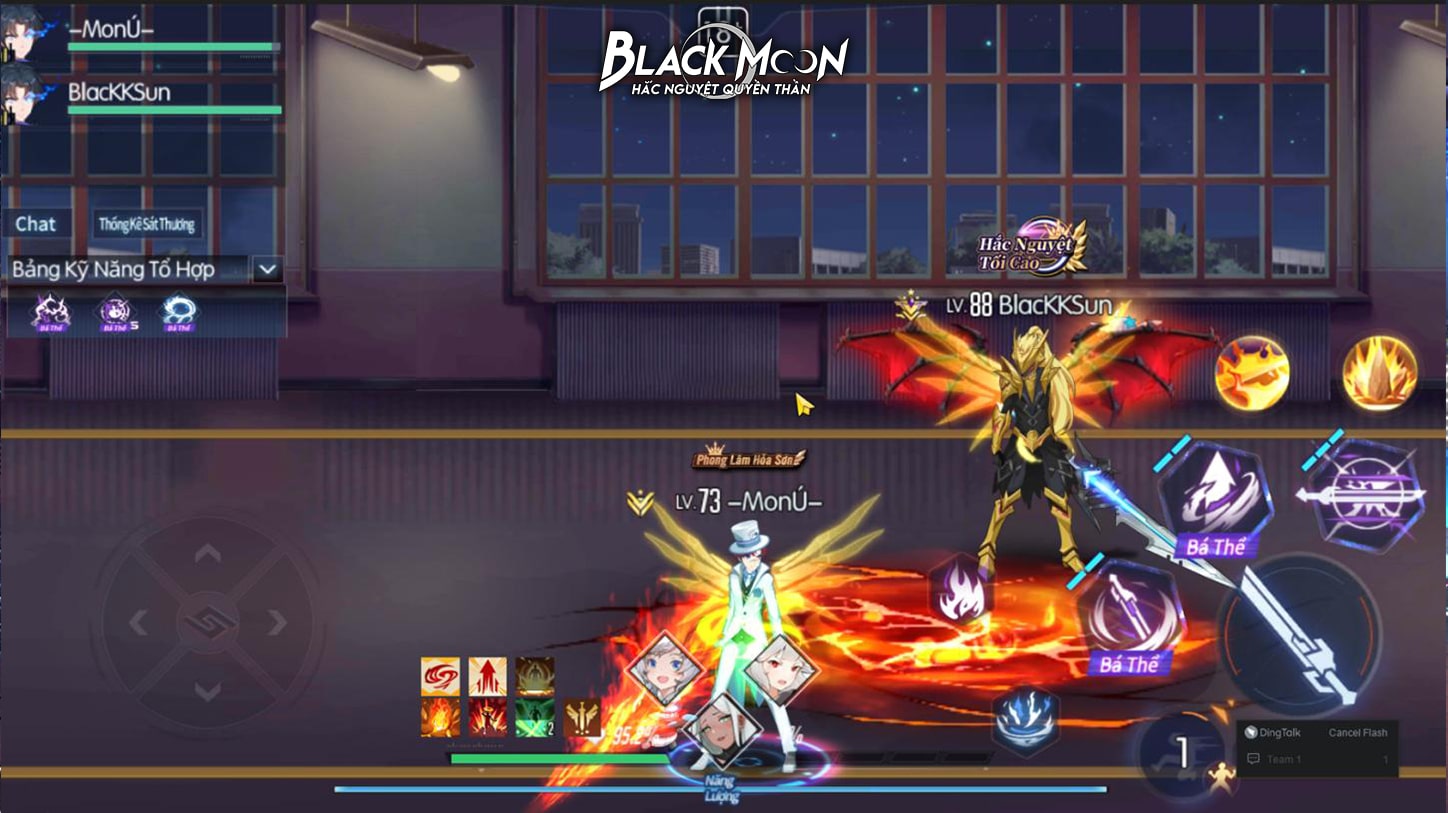Click the golden wings 95.2% rage buff icon

pos(583,718)
